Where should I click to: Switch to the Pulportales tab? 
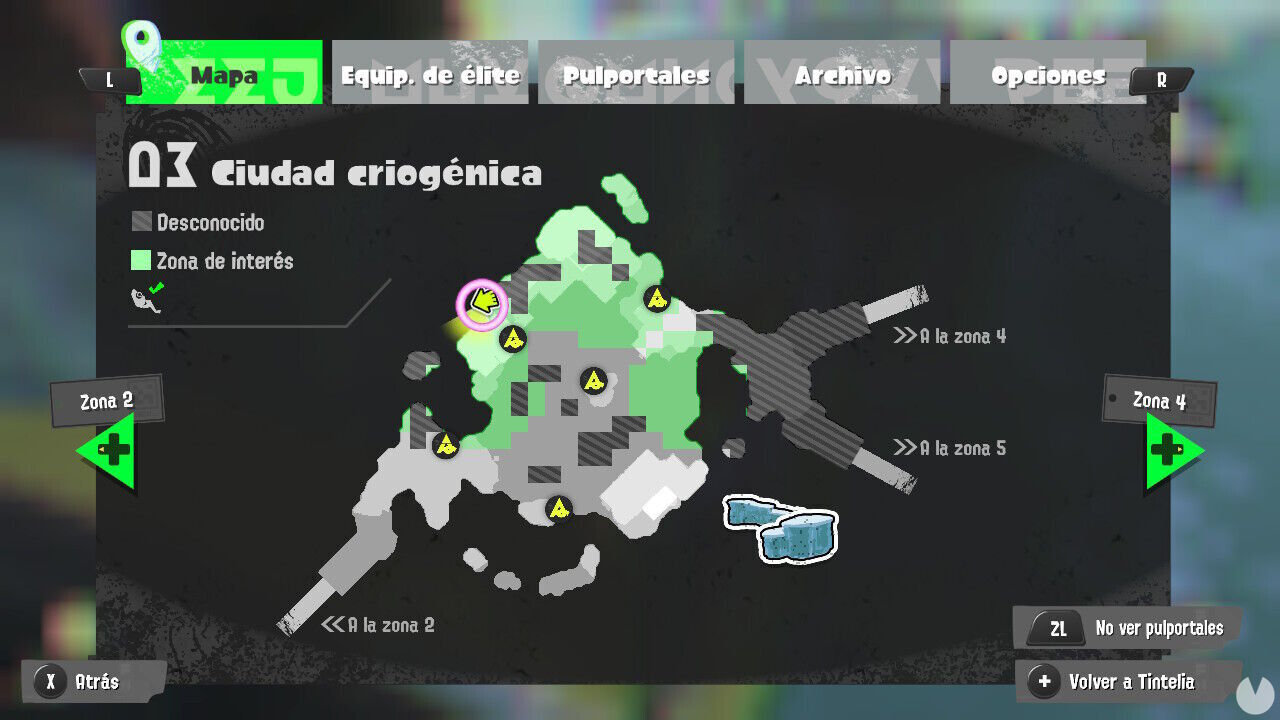pos(636,74)
